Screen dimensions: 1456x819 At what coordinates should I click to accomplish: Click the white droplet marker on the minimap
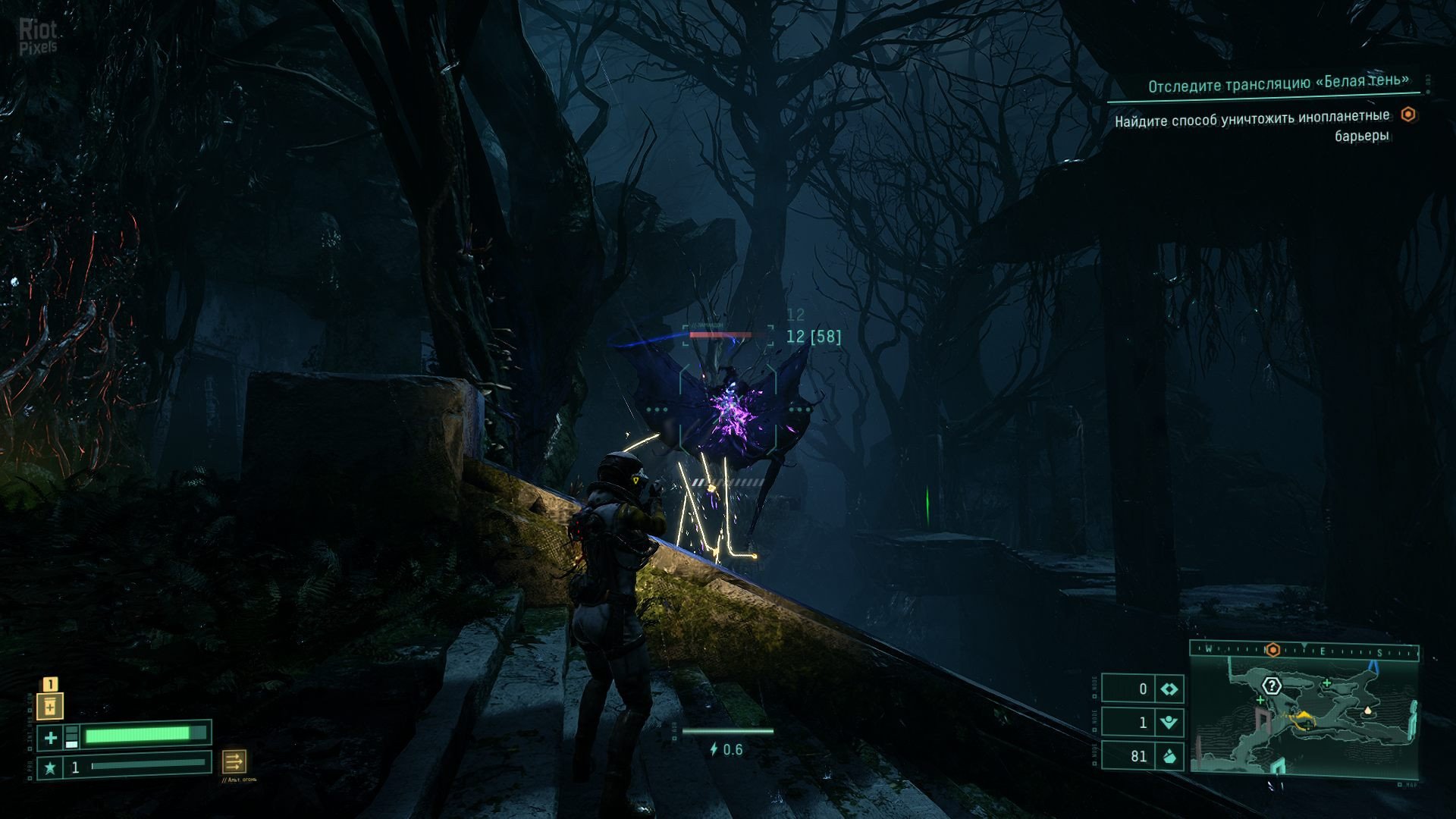[x=1368, y=711]
